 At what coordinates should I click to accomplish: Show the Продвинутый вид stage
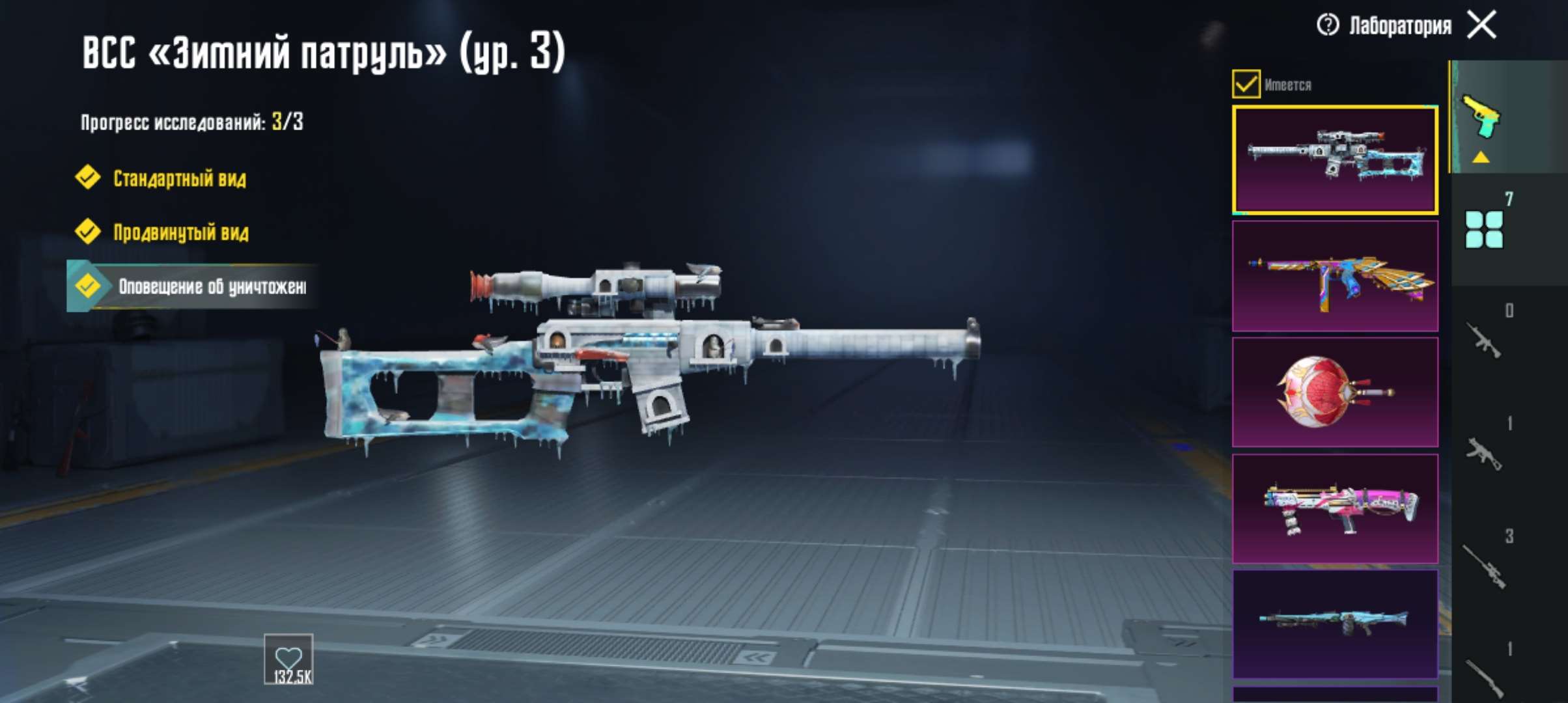(180, 232)
